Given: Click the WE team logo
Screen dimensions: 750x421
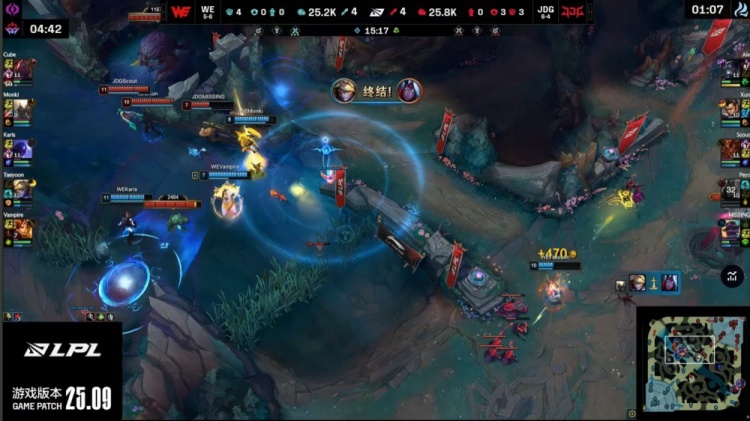Looking at the screenshot, I should coord(181,12).
